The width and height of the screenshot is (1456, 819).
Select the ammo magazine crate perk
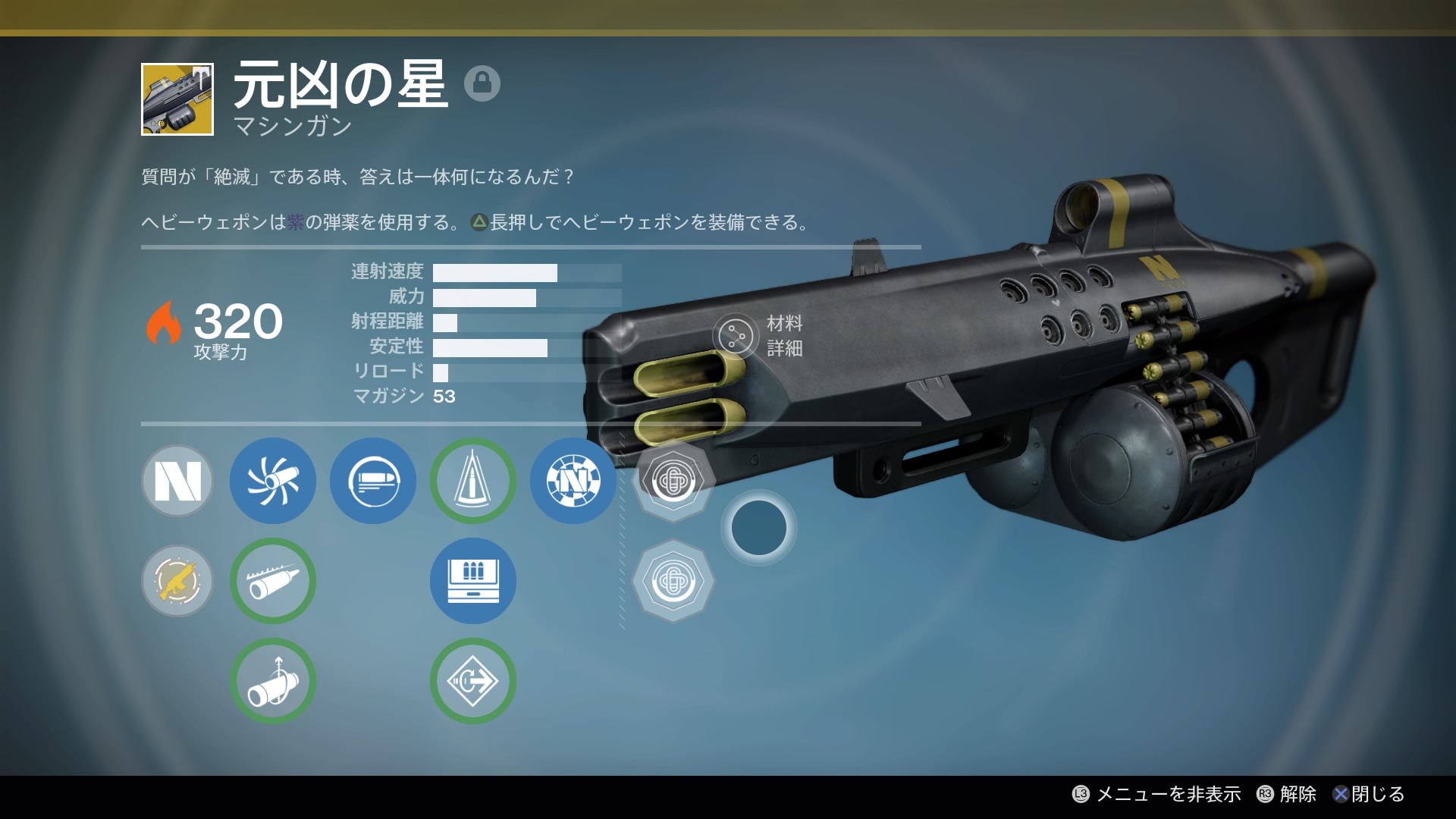click(473, 581)
